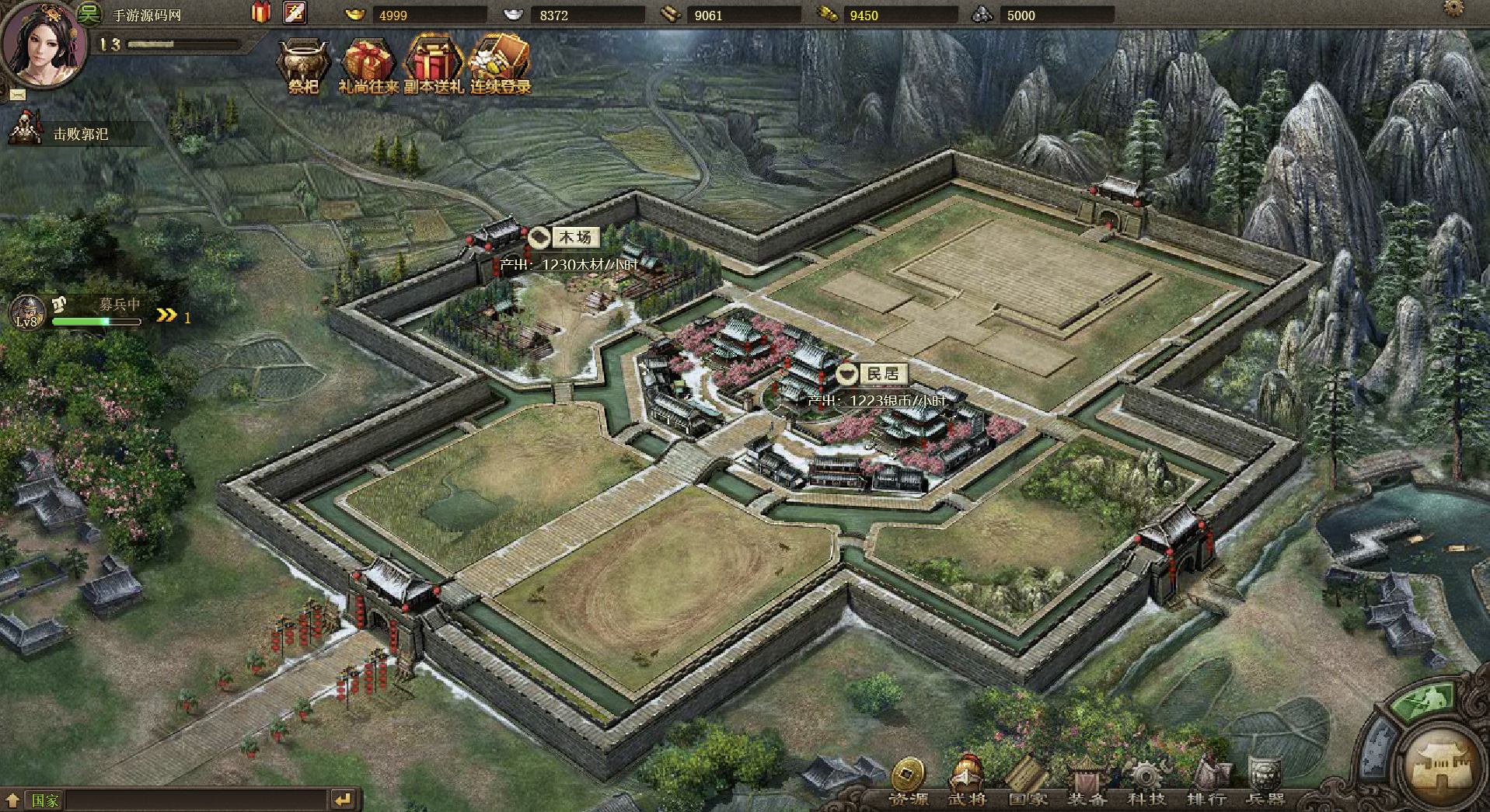Image resolution: width=1490 pixels, height=812 pixels.
Task: Open the 排行 rankings menu
Action: [x=1206, y=779]
